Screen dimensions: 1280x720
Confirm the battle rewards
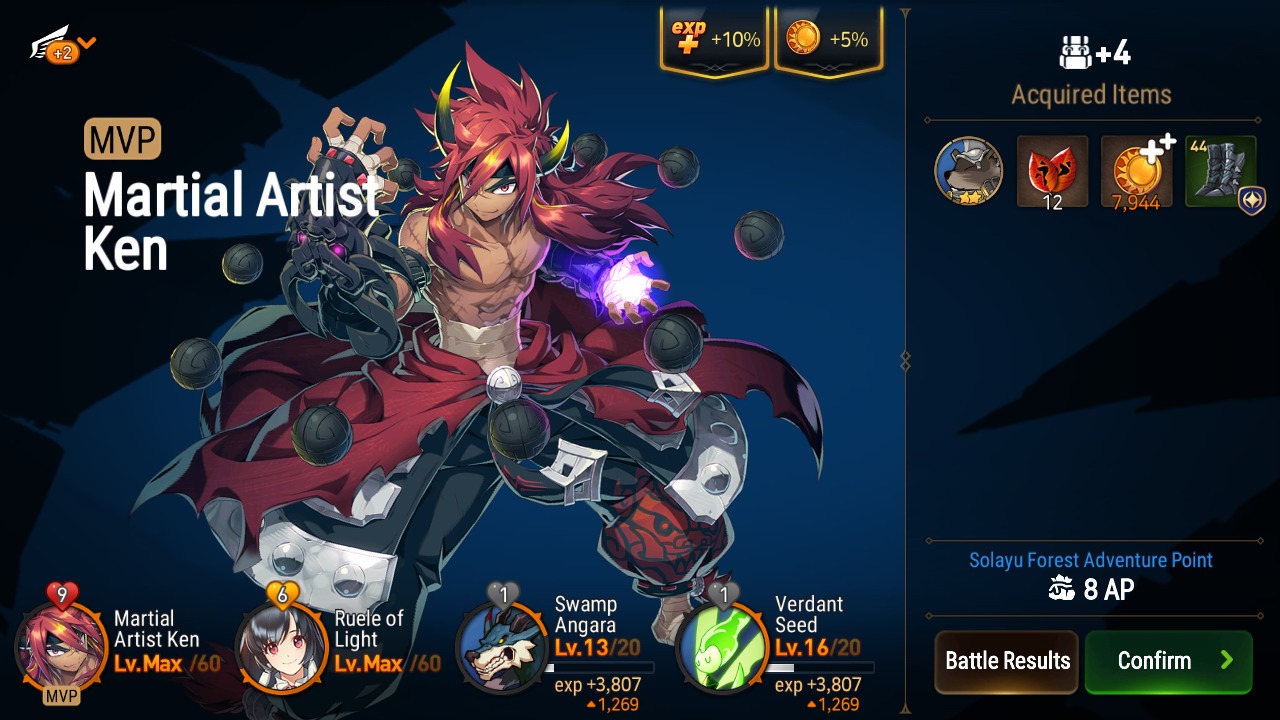(x=1168, y=661)
